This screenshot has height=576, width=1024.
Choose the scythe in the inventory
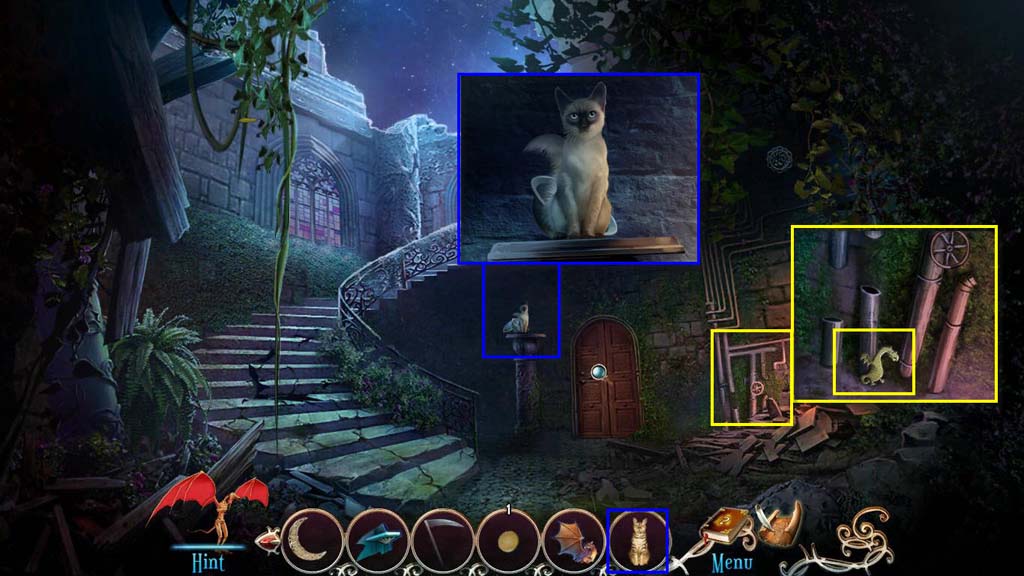coord(440,541)
